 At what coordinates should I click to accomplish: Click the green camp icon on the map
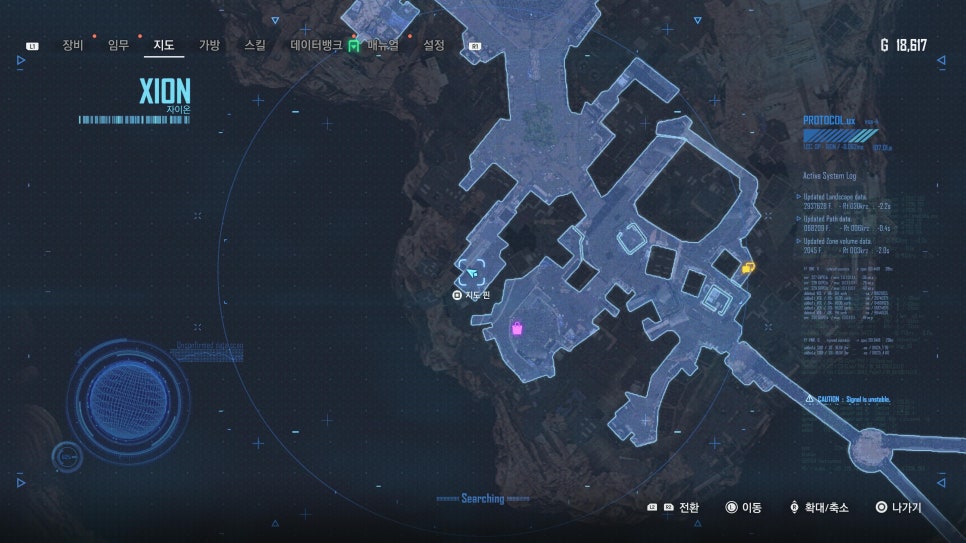tap(353, 46)
